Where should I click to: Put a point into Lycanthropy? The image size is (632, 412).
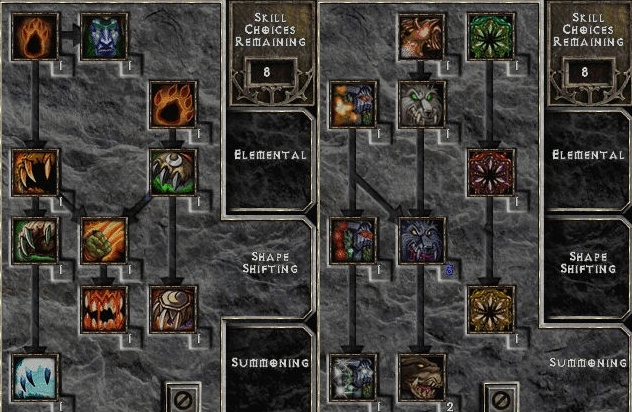(103, 38)
